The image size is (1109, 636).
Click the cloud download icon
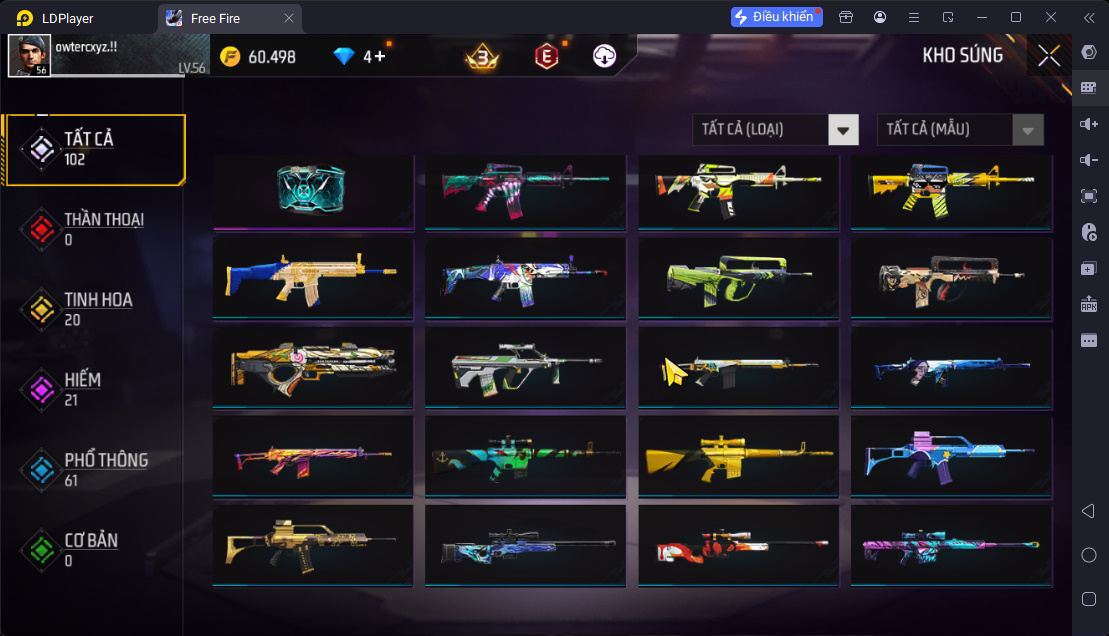604,57
